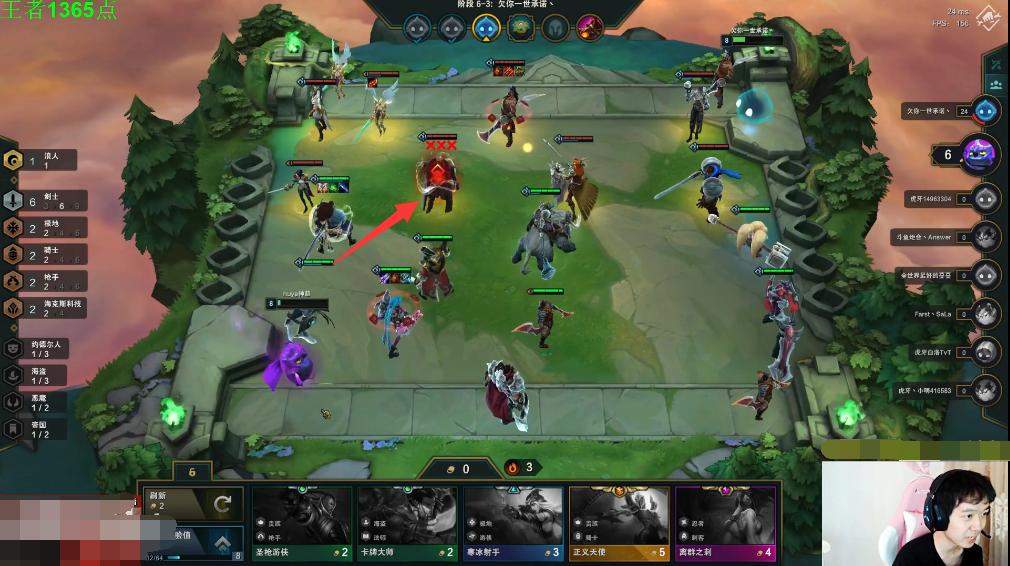
Task: Buy 卡牌大师 from the shop
Action: pos(407,521)
